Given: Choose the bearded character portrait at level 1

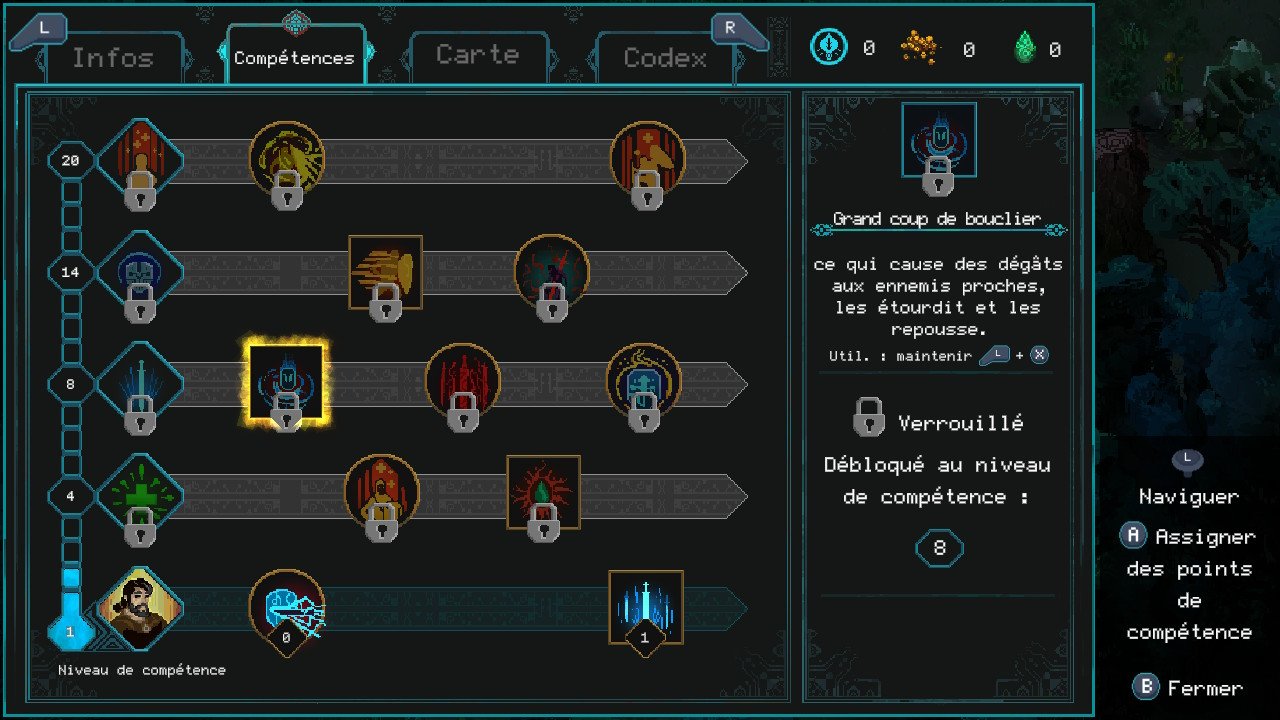Looking at the screenshot, I should [141, 608].
